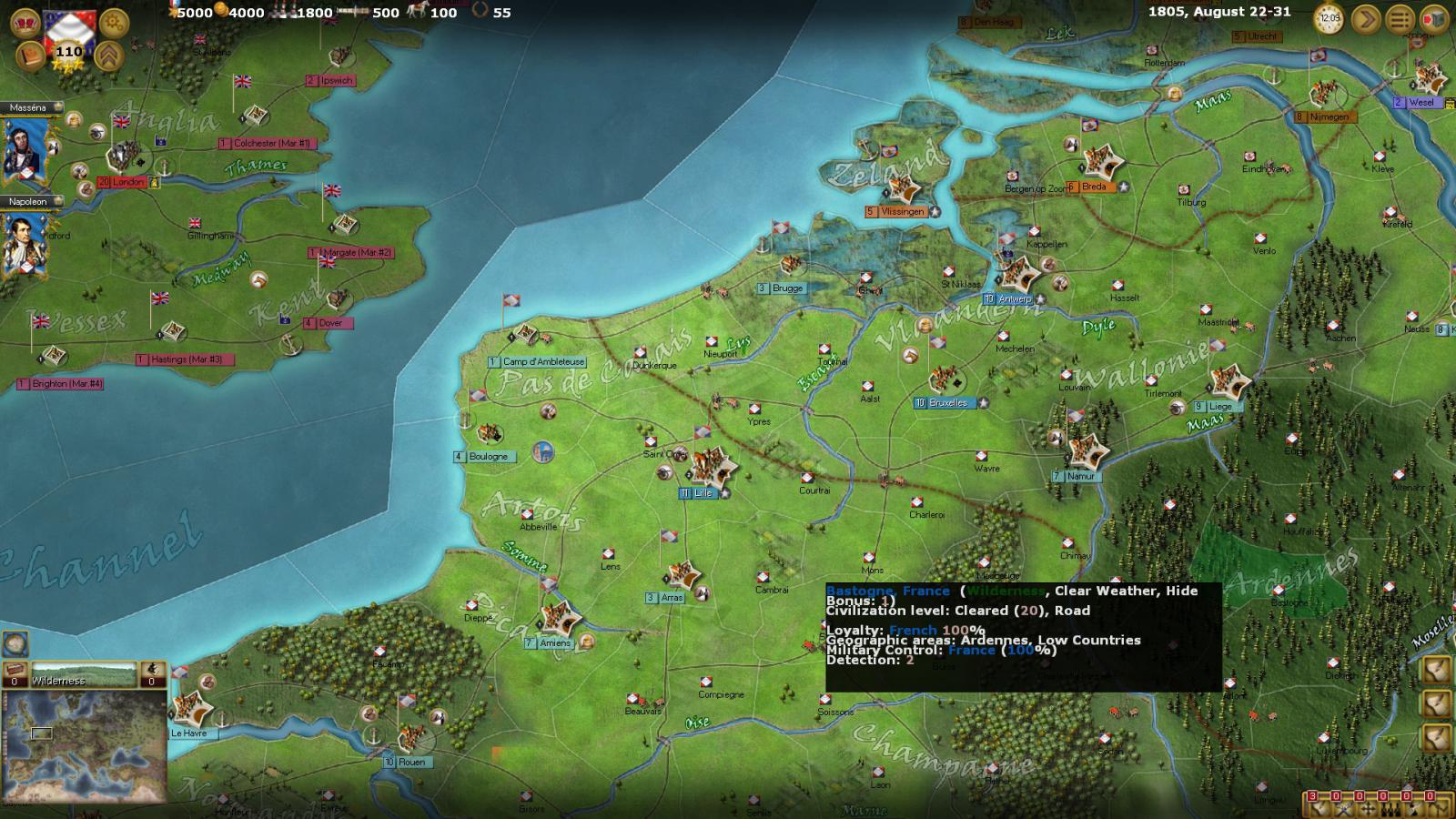Viewport: 1456px width, 819px height.
Task: Open the book ledger button
Action: click(30, 56)
